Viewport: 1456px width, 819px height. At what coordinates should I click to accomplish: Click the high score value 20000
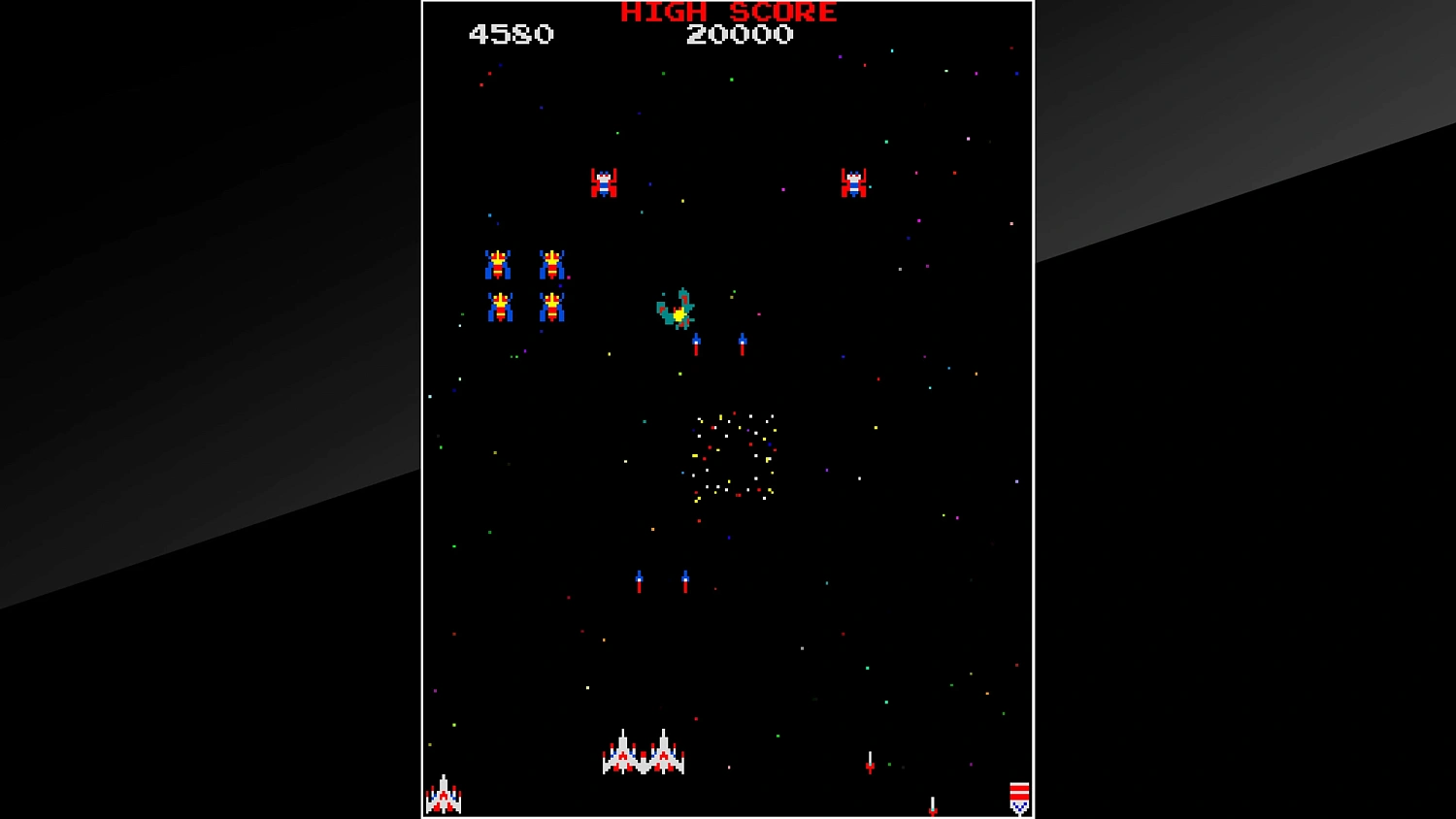(741, 35)
